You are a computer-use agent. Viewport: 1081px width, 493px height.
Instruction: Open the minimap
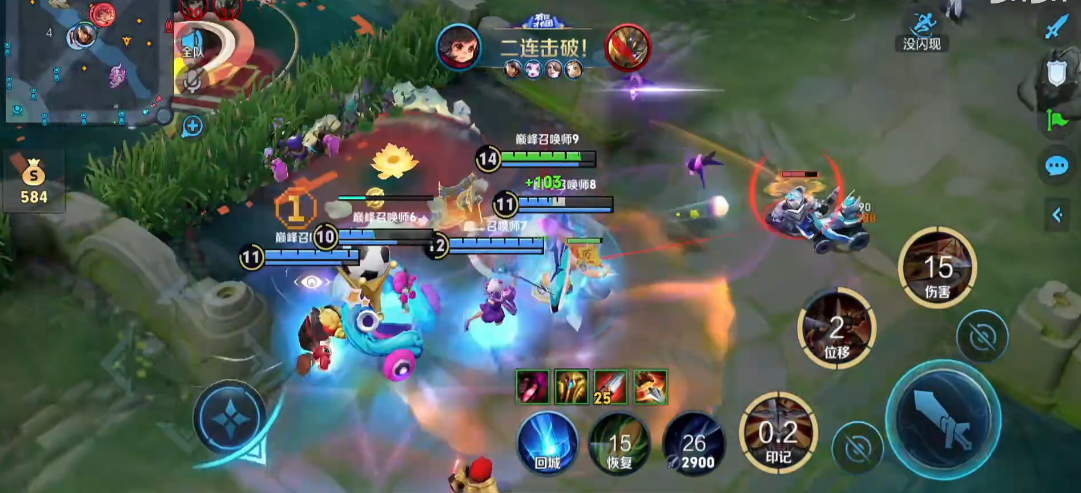(85, 58)
